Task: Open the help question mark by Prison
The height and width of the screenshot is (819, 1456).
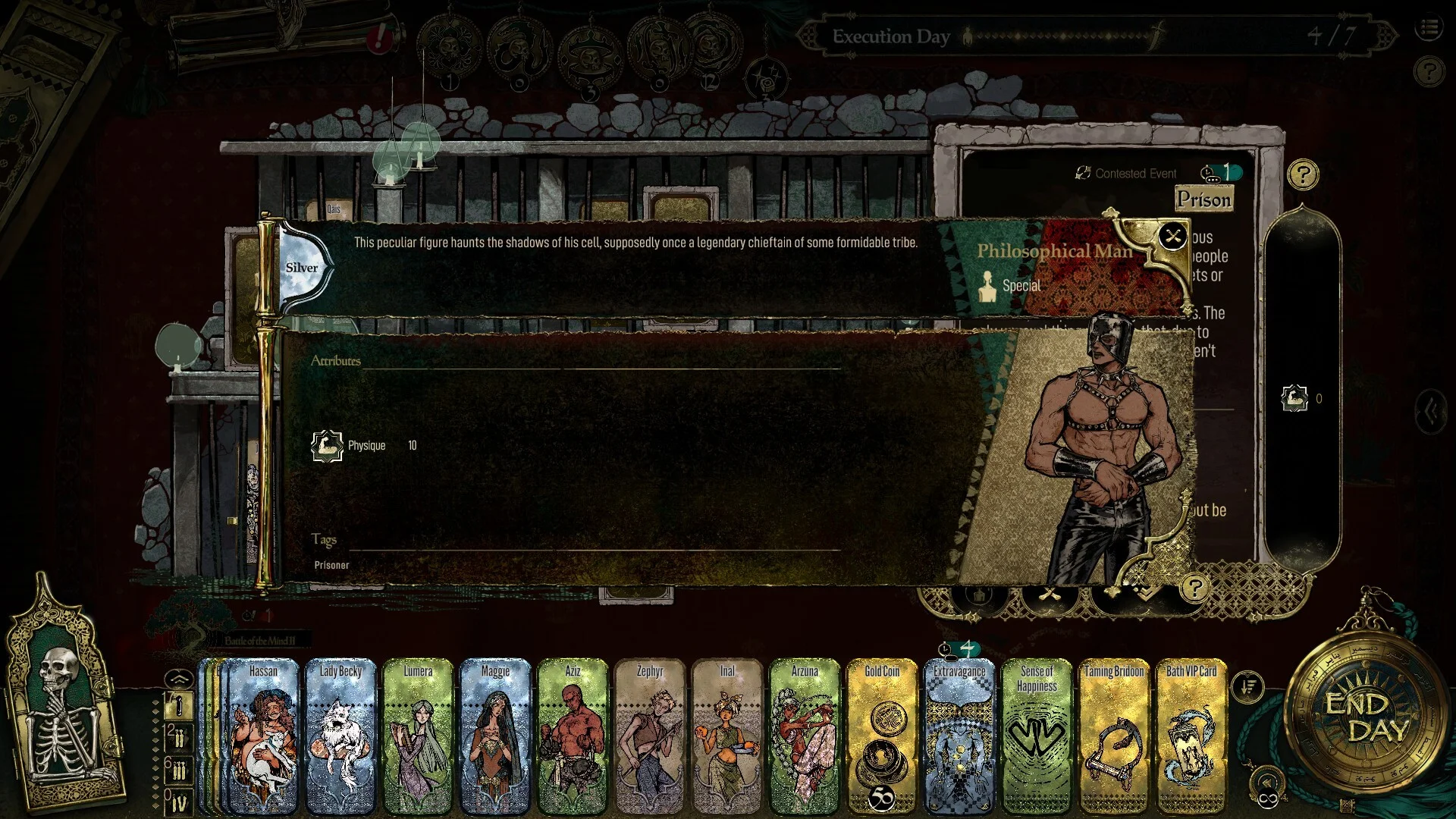Action: pyautogui.click(x=1303, y=175)
